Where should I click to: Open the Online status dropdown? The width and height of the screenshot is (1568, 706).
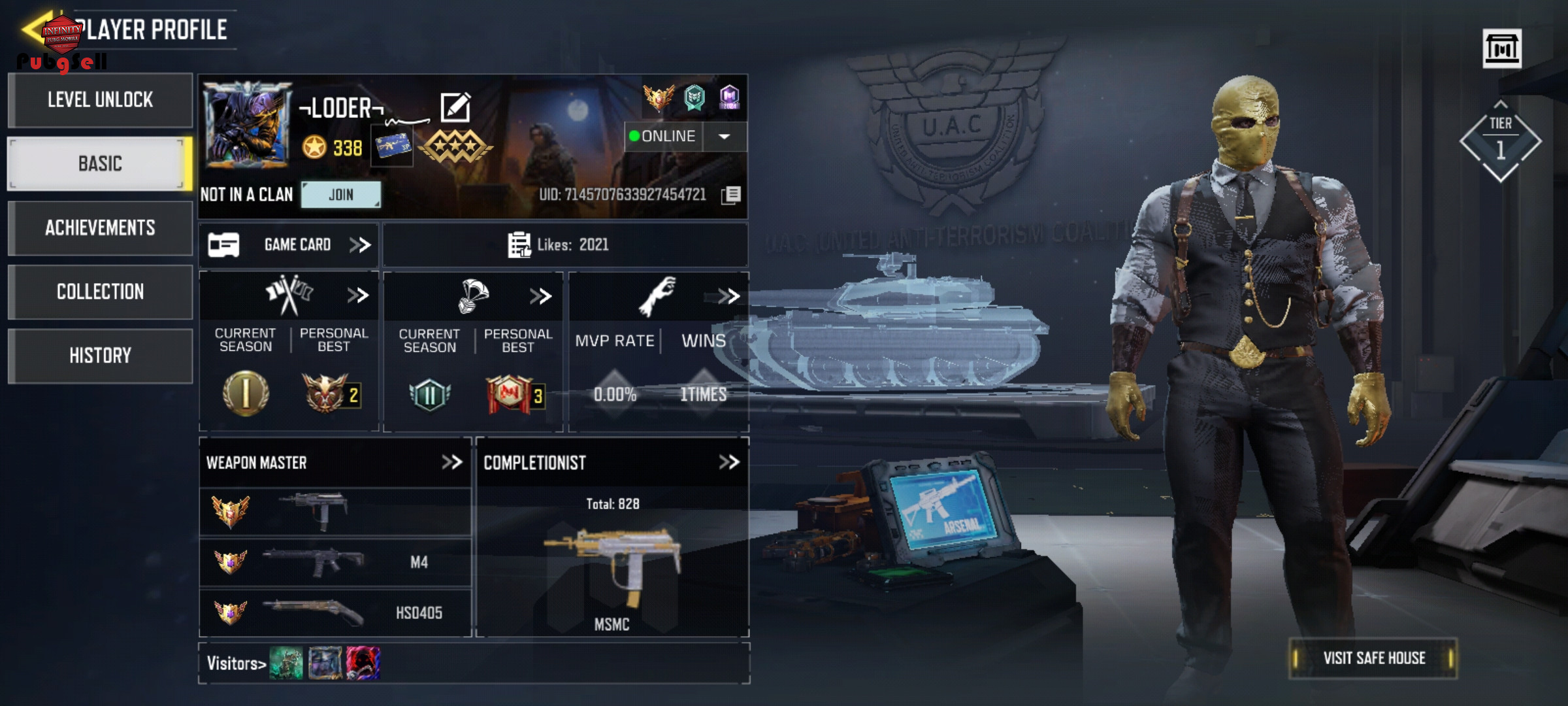point(724,137)
